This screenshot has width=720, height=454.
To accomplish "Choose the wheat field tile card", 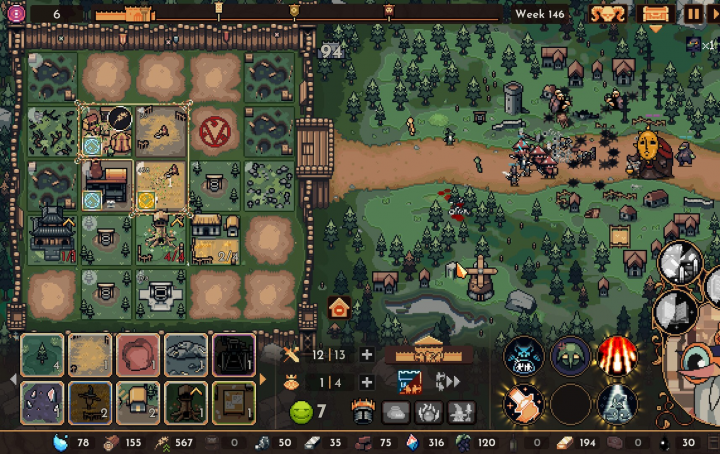I will 91,355.
